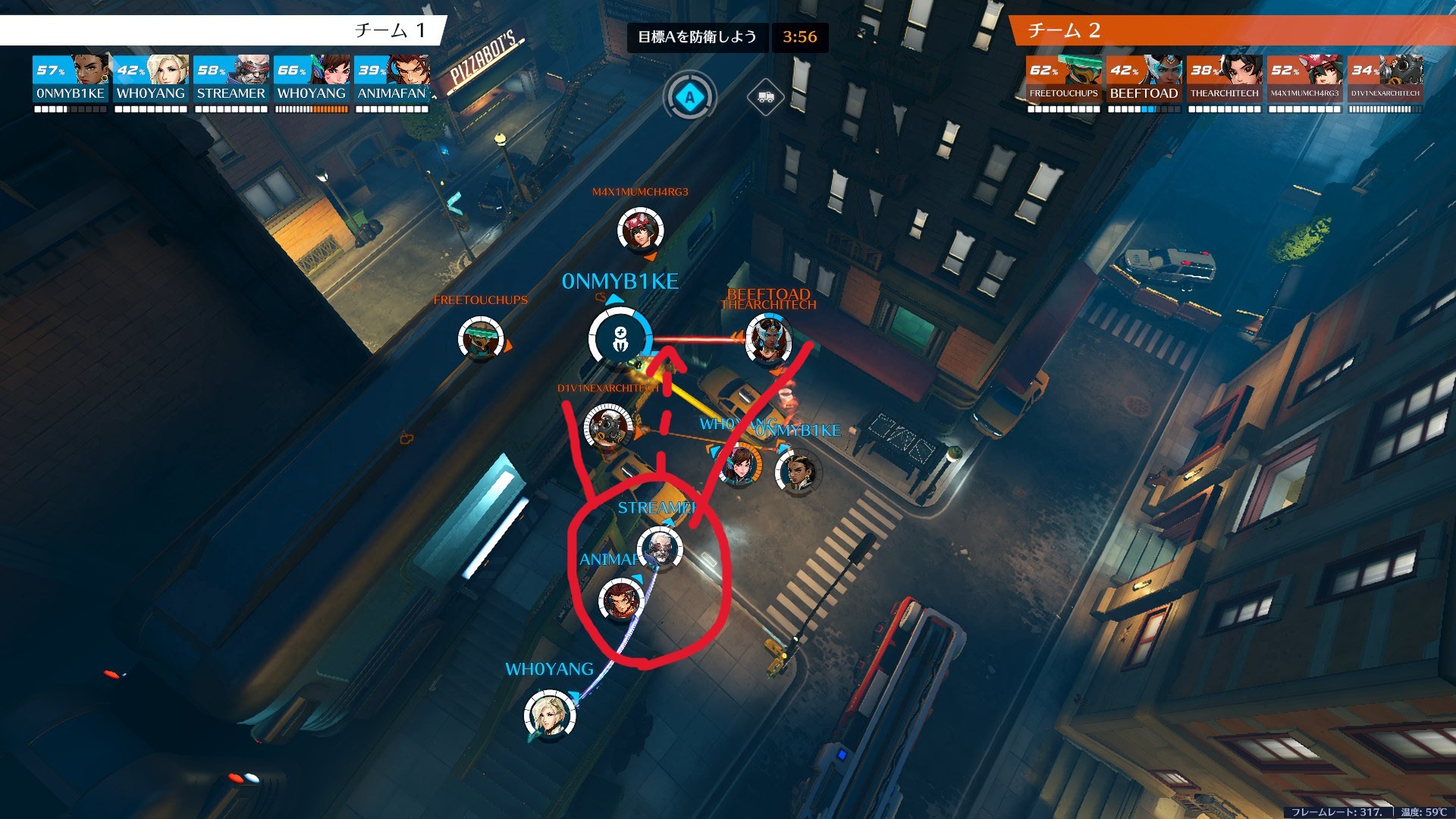Click the objective A capture point icon
This screenshot has width=1456, height=819.
click(689, 98)
